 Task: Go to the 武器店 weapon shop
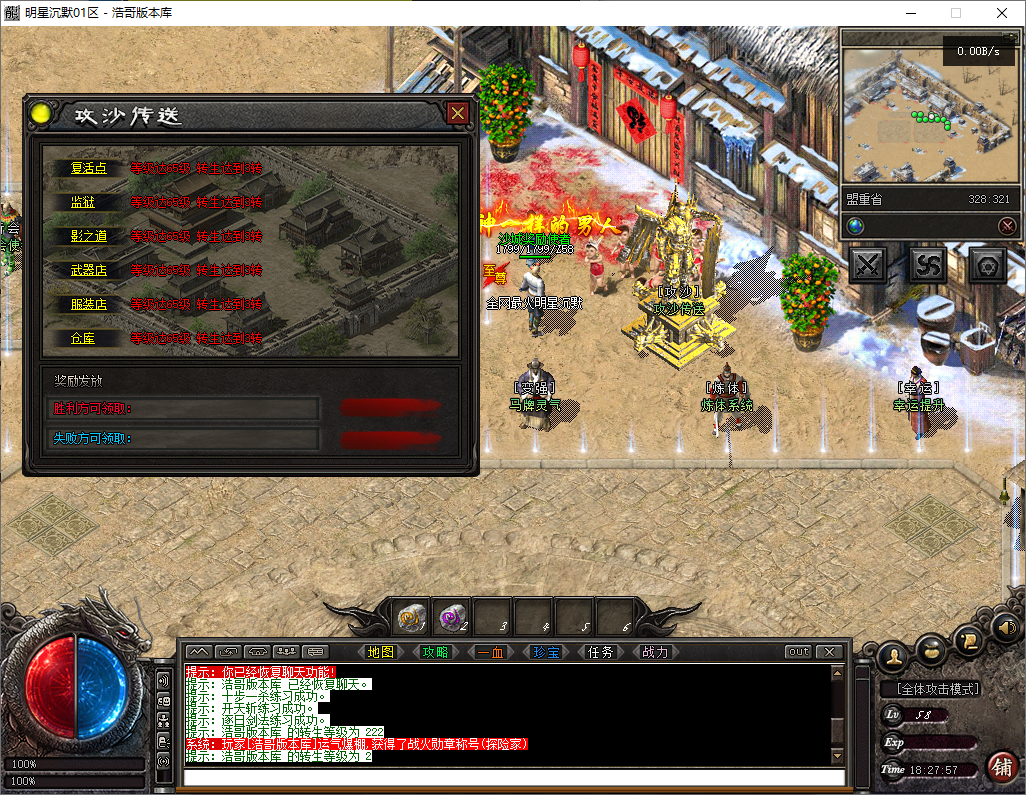88,270
